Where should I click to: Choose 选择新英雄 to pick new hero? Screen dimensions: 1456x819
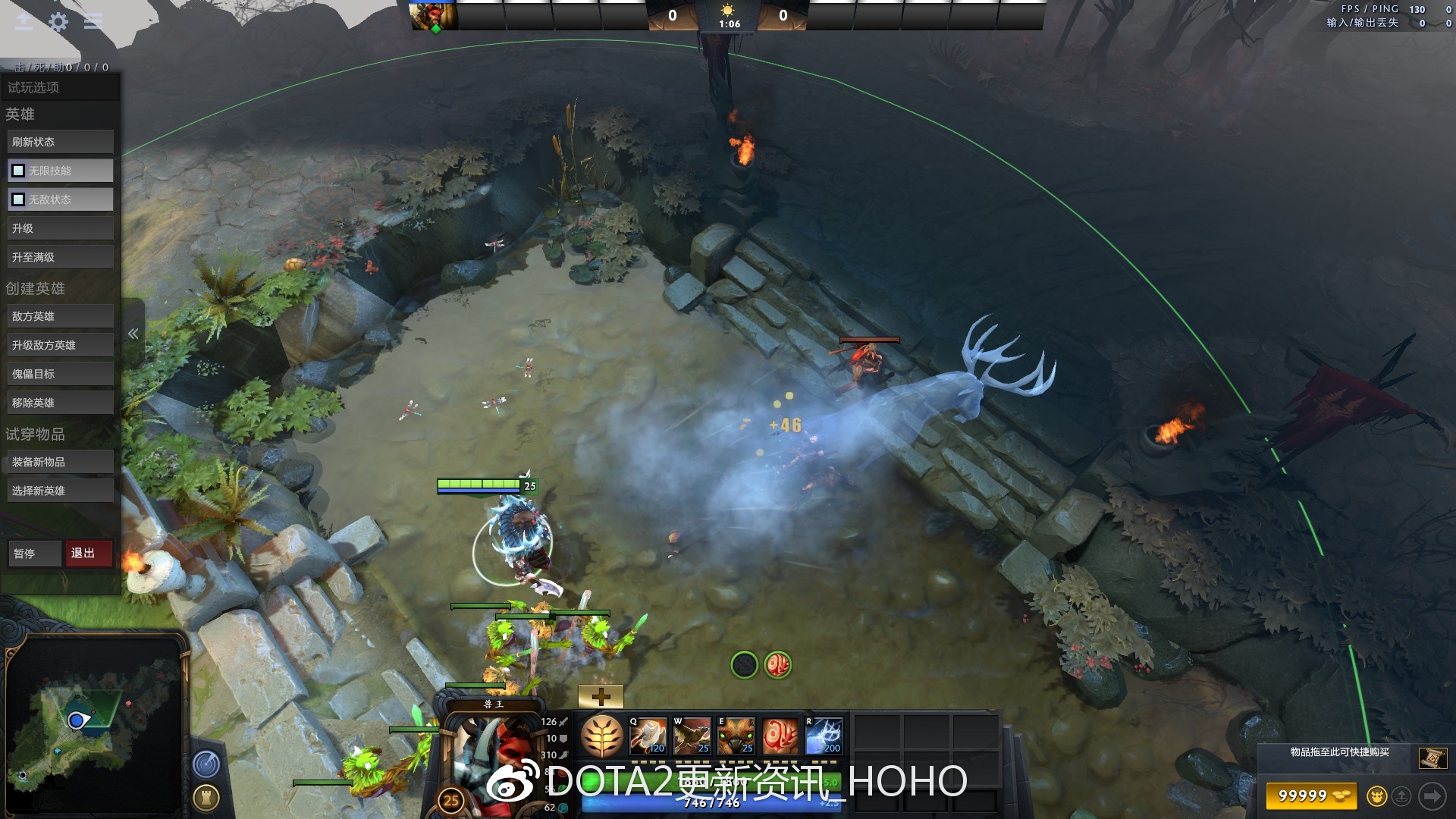61,491
